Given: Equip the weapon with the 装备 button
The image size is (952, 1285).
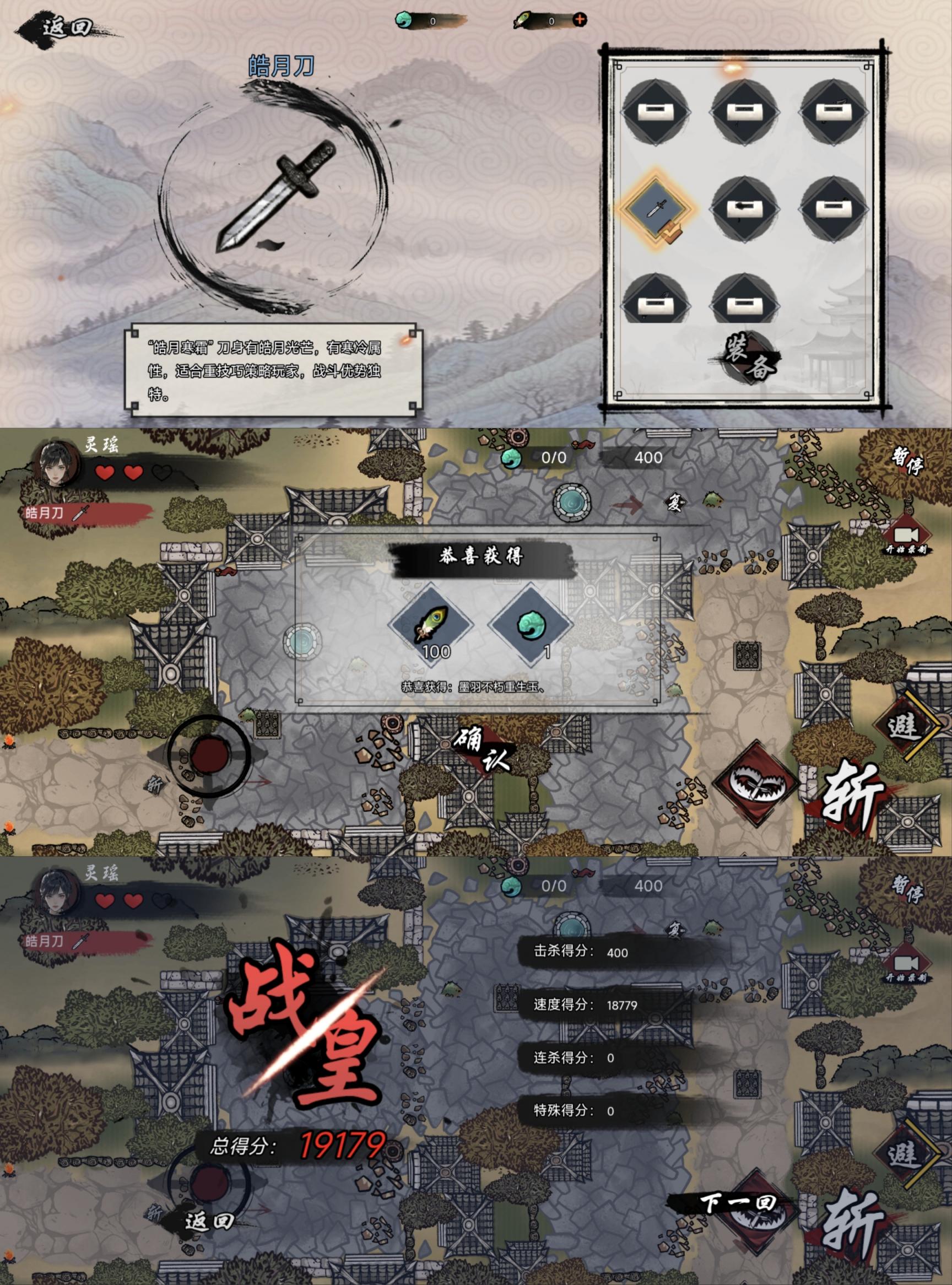Looking at the screenshot, I should pos(748,358).
